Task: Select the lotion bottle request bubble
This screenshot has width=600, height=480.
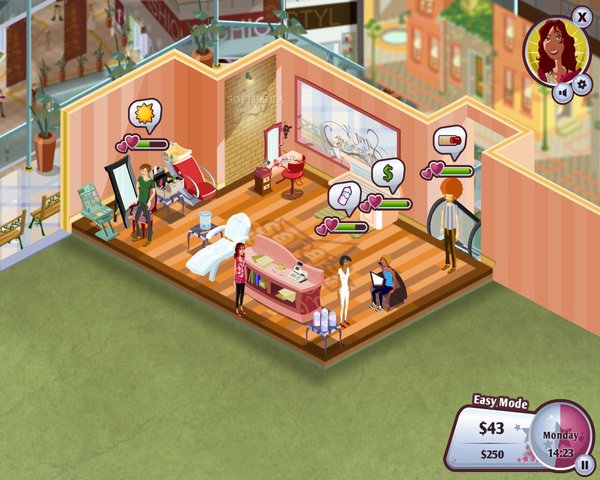Action: click(345, 197)
